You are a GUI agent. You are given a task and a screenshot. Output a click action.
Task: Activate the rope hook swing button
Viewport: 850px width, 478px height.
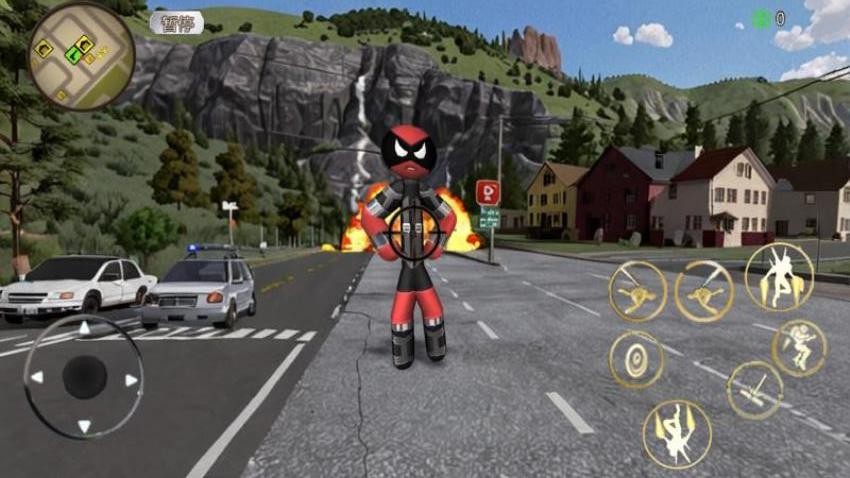coord(755,390)
